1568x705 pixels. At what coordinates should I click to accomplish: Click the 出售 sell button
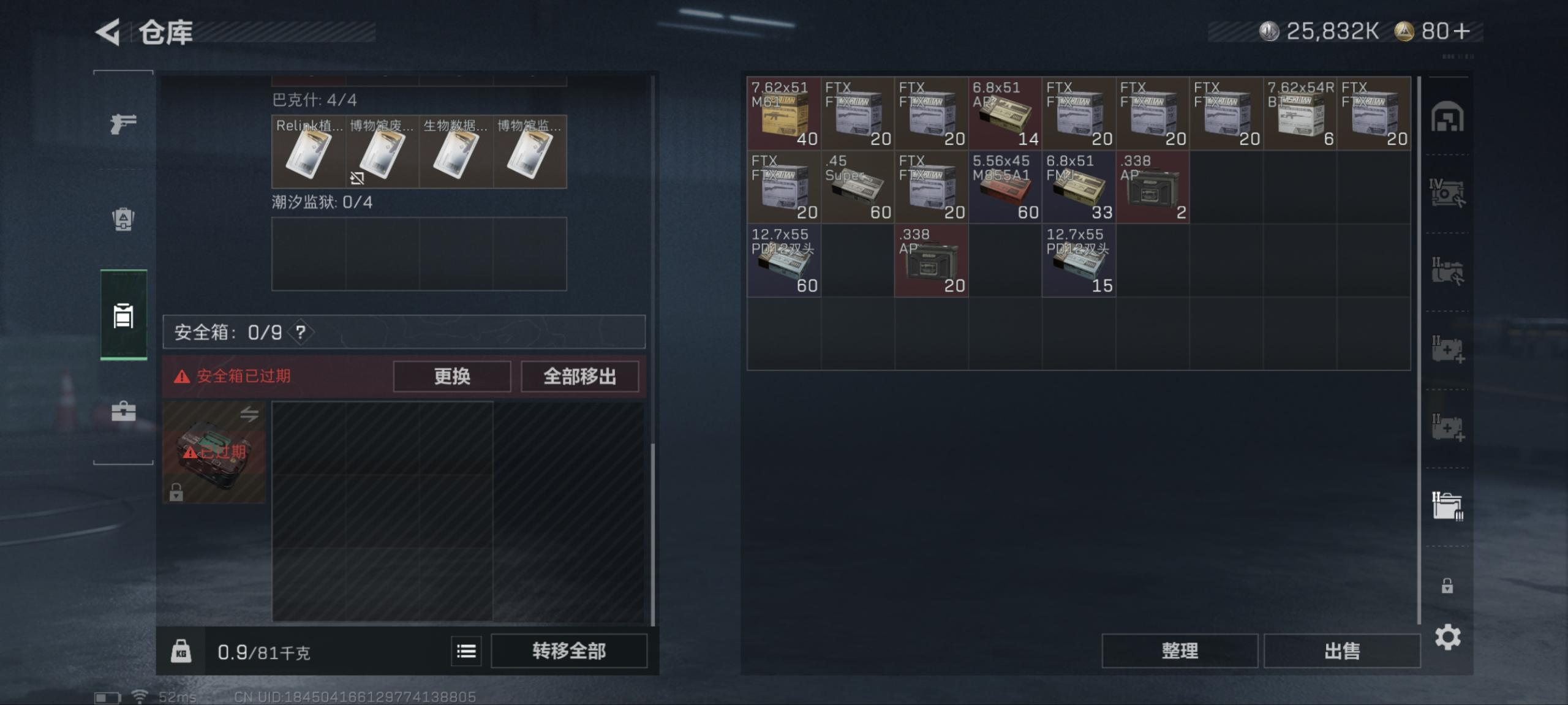click(1341, 650)
